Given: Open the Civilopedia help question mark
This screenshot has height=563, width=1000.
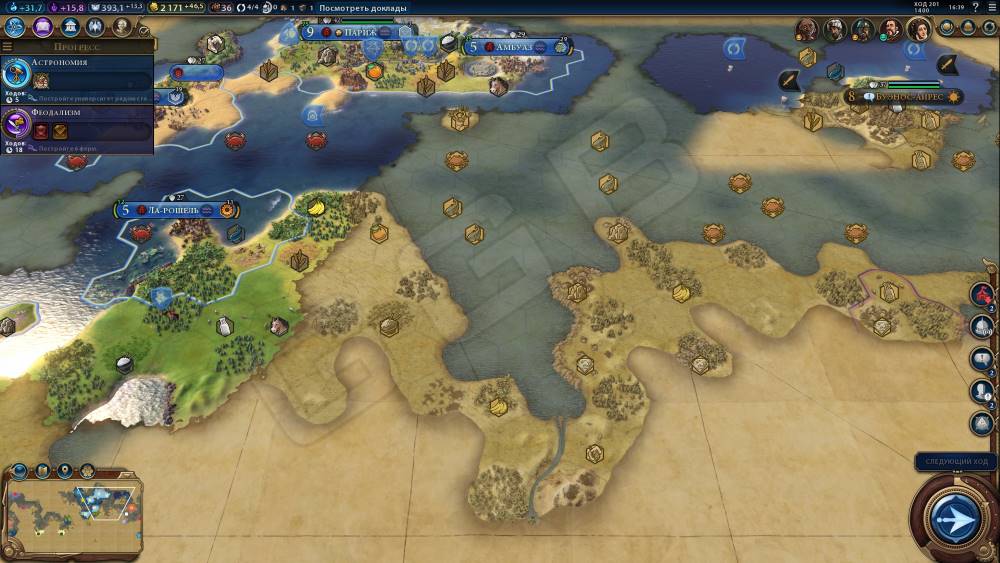Looking at the screenshot, I should (x=976, y=8).
